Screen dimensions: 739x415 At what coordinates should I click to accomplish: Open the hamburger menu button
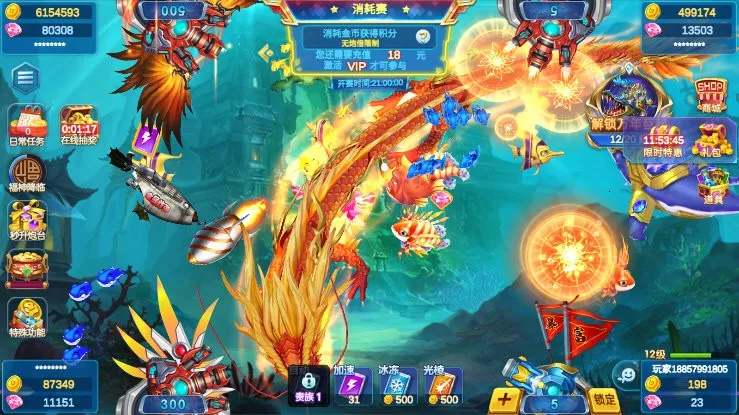coord(25,78)
